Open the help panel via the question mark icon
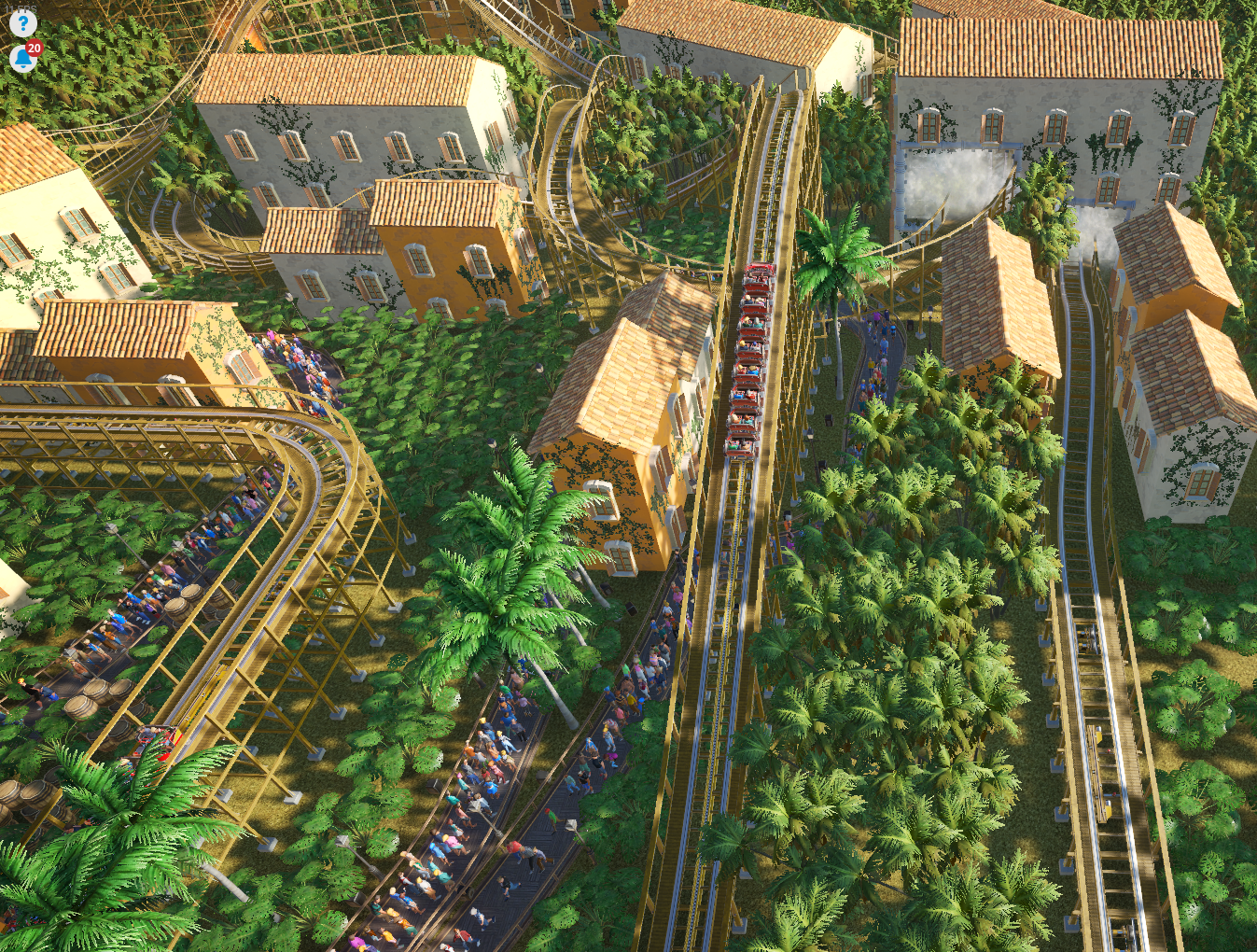The width and height of the screenshot is (1257, 952). point(23,25)
